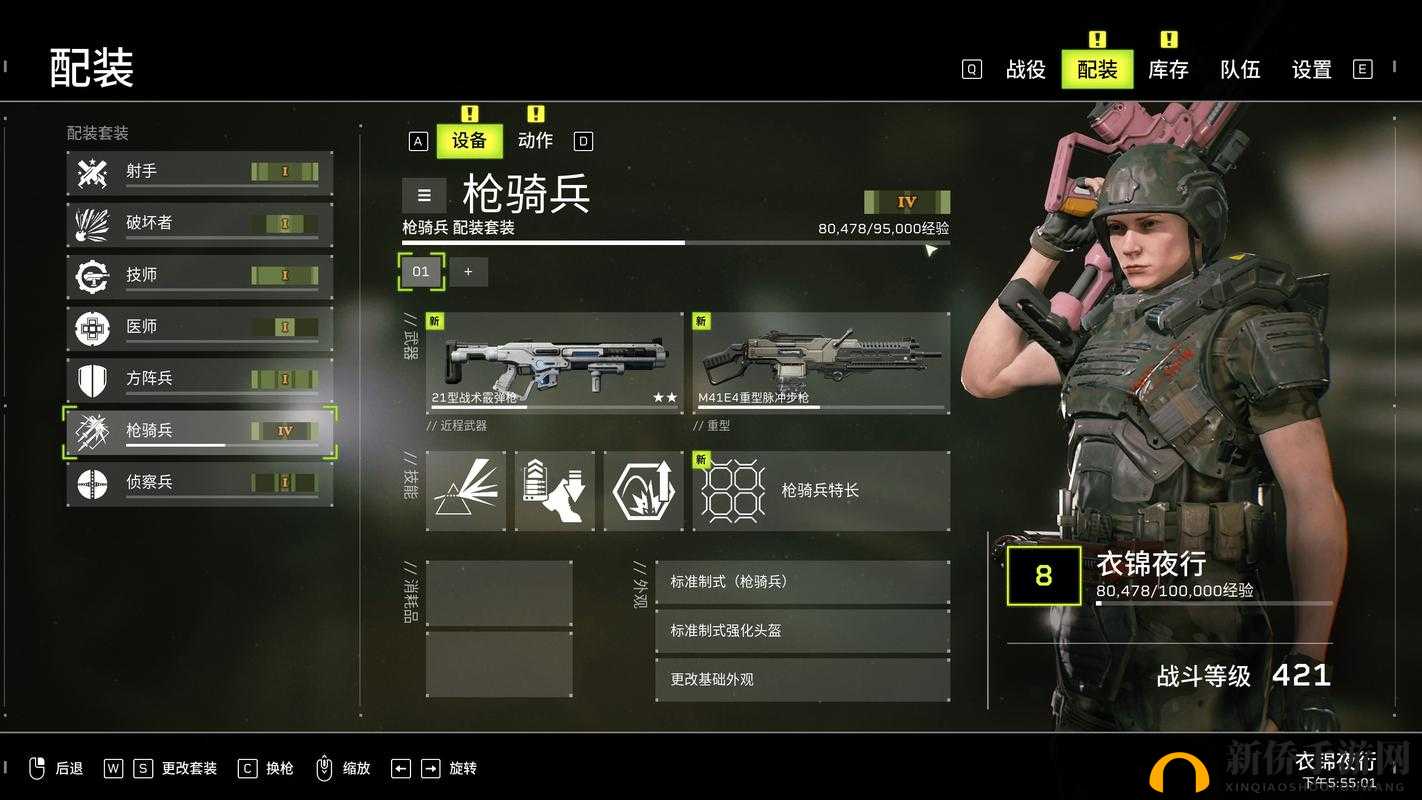Select the 医师 class icon
The height and width of the screenshot is (800, 1422).
click(93, 327)
